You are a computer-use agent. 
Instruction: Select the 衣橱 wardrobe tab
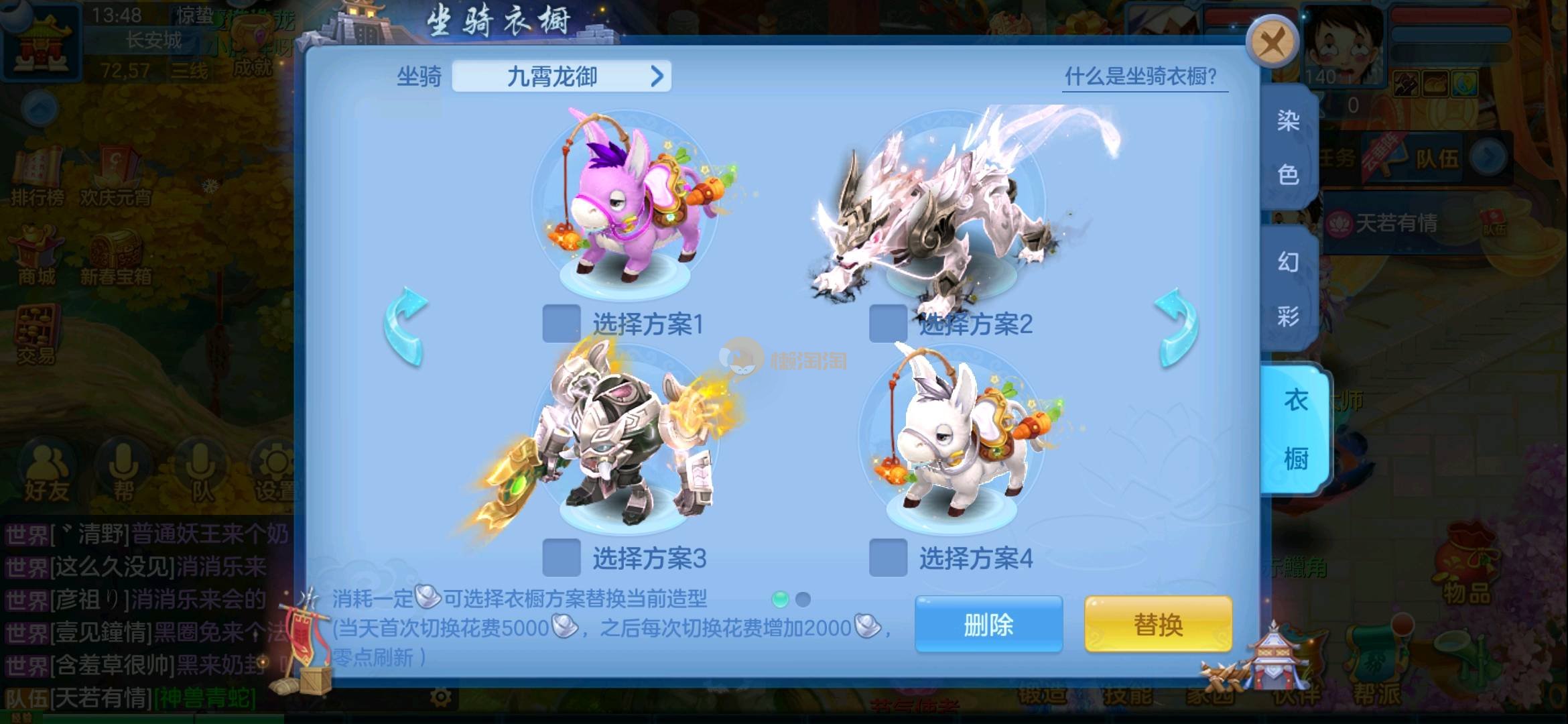[x=1295, y=429]
